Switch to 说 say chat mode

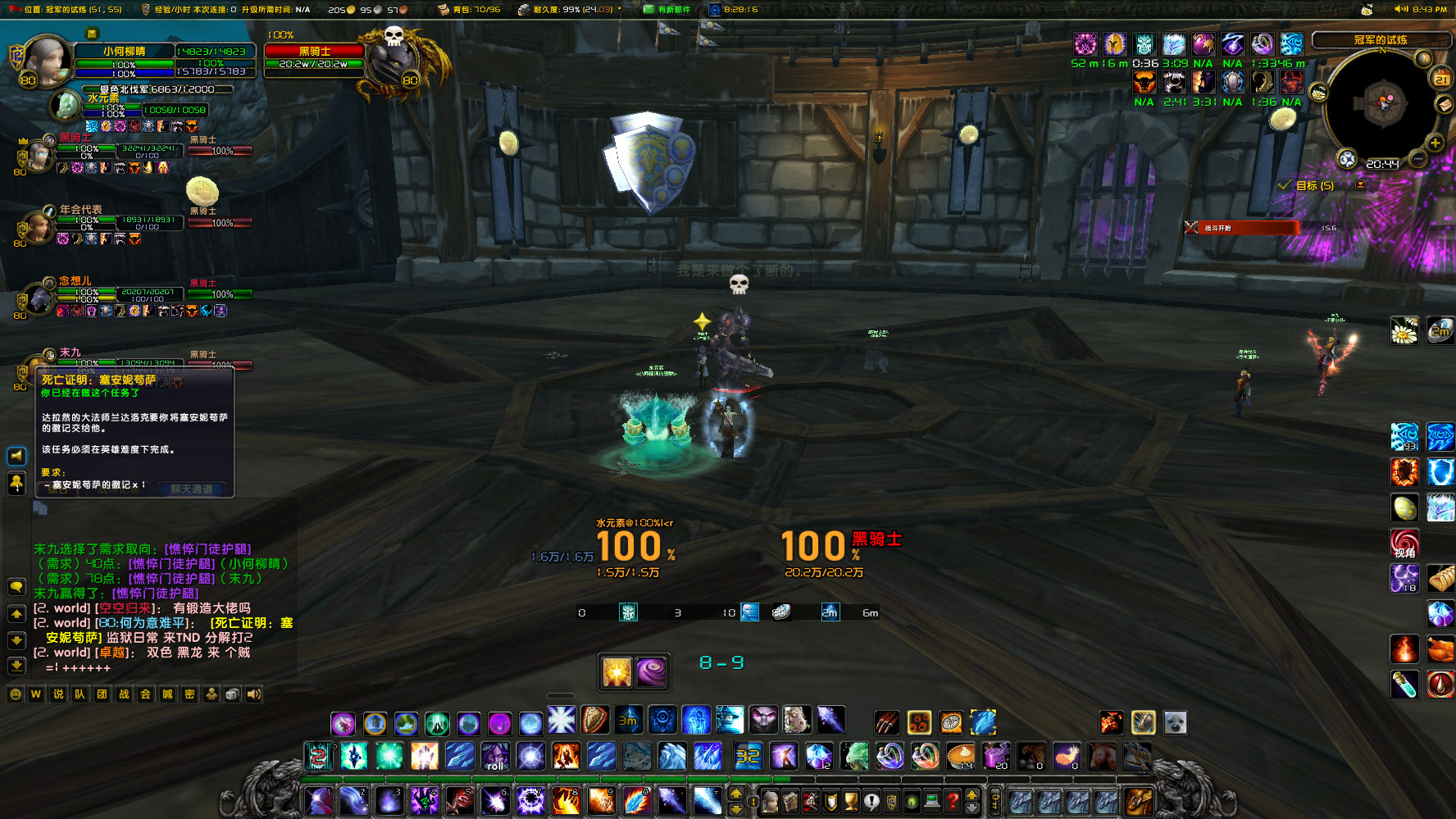coord(57,694)
